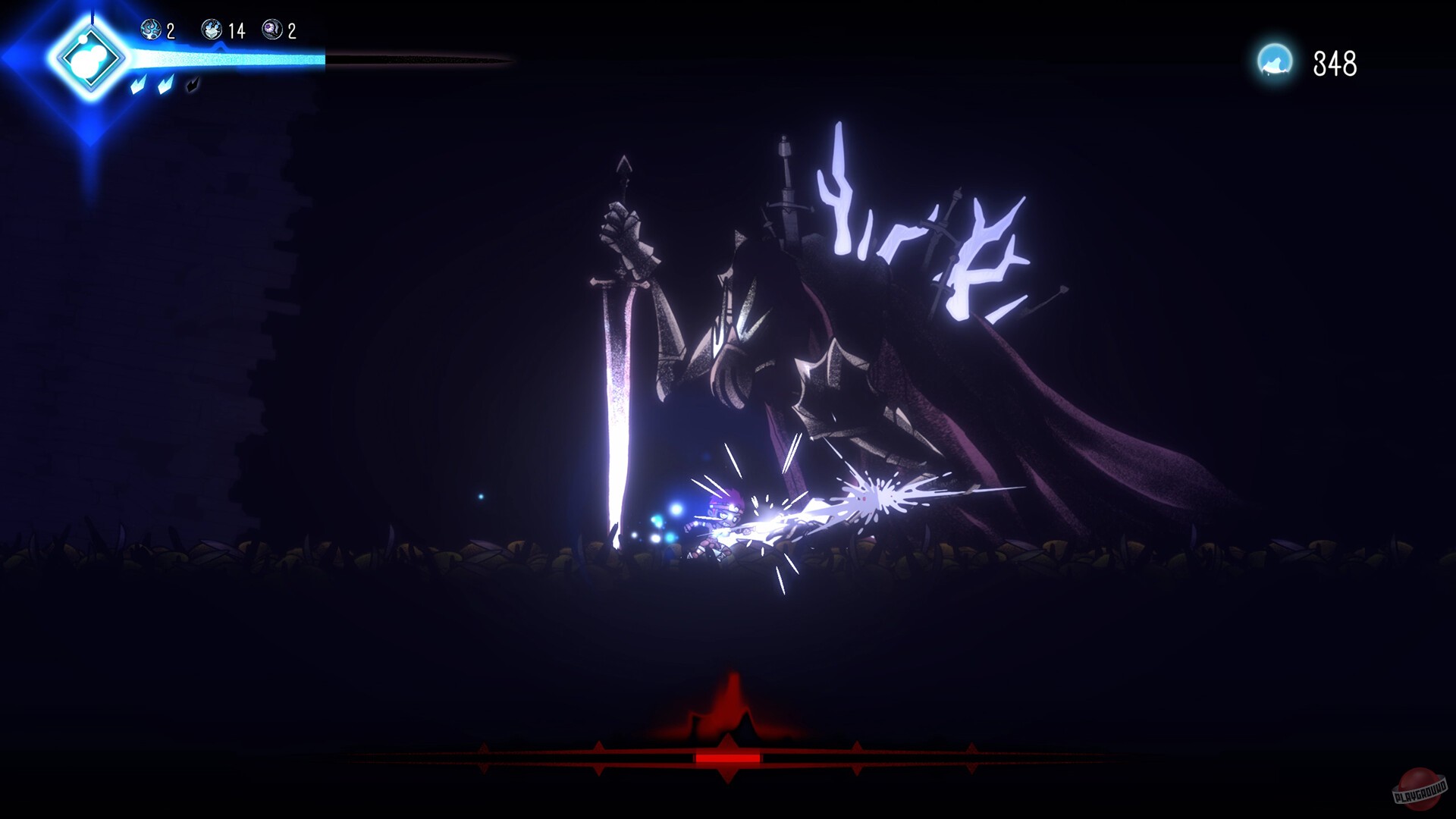Select the blue flame orb consumable icon

tap(149, 30)
